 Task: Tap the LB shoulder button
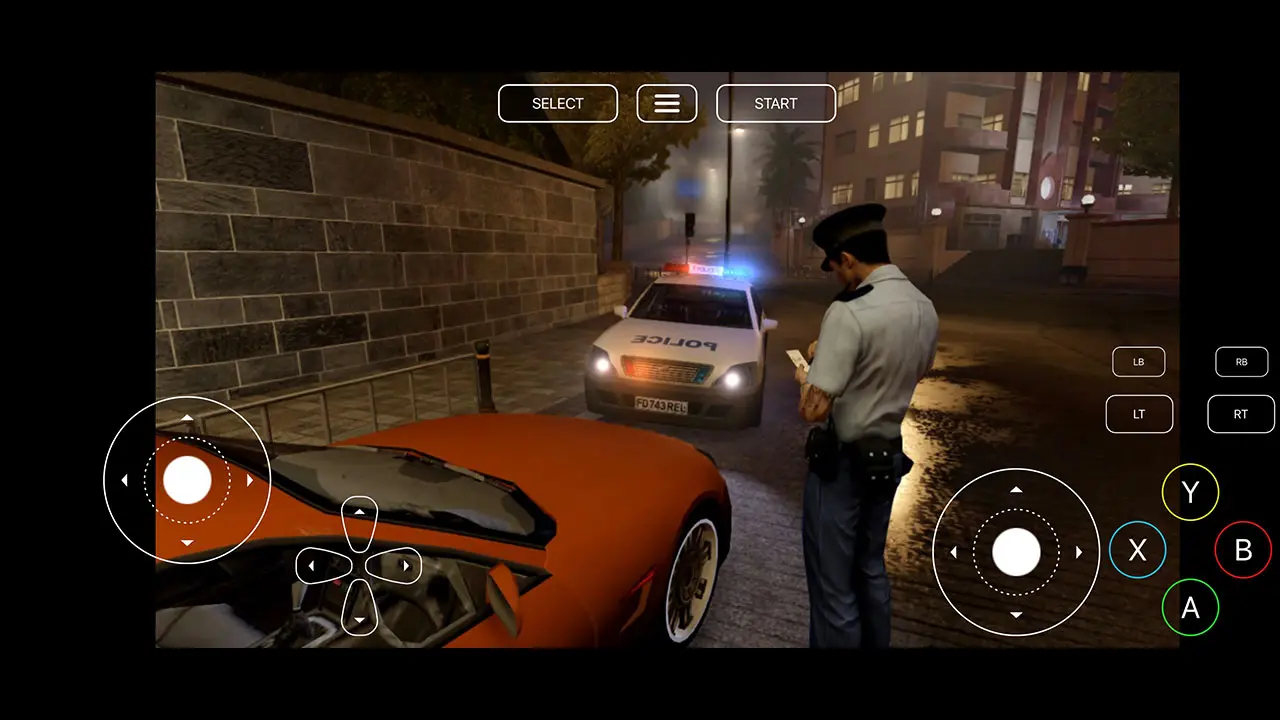point(1139,361)
